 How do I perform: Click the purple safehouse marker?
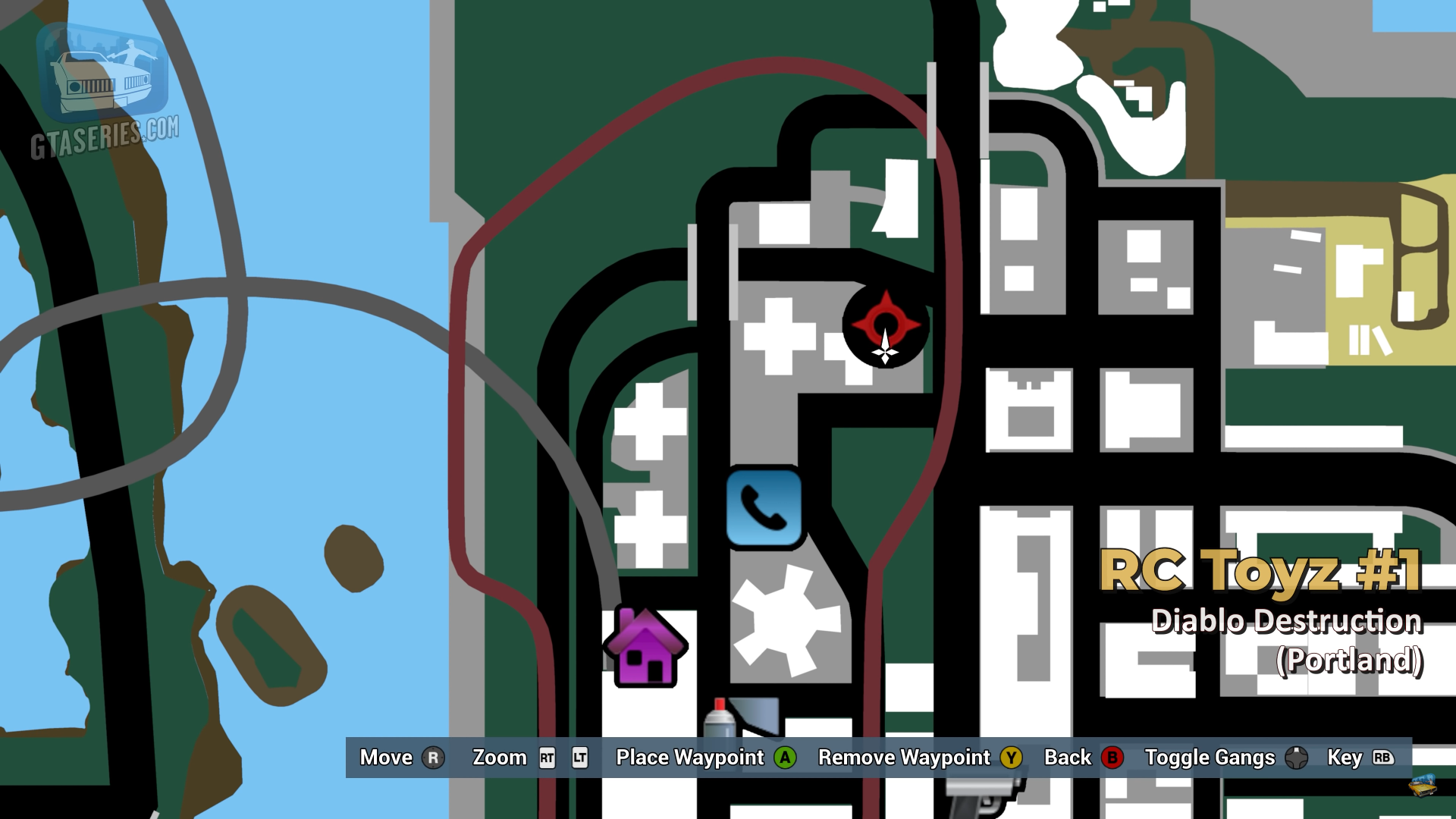tap(646, 648)
